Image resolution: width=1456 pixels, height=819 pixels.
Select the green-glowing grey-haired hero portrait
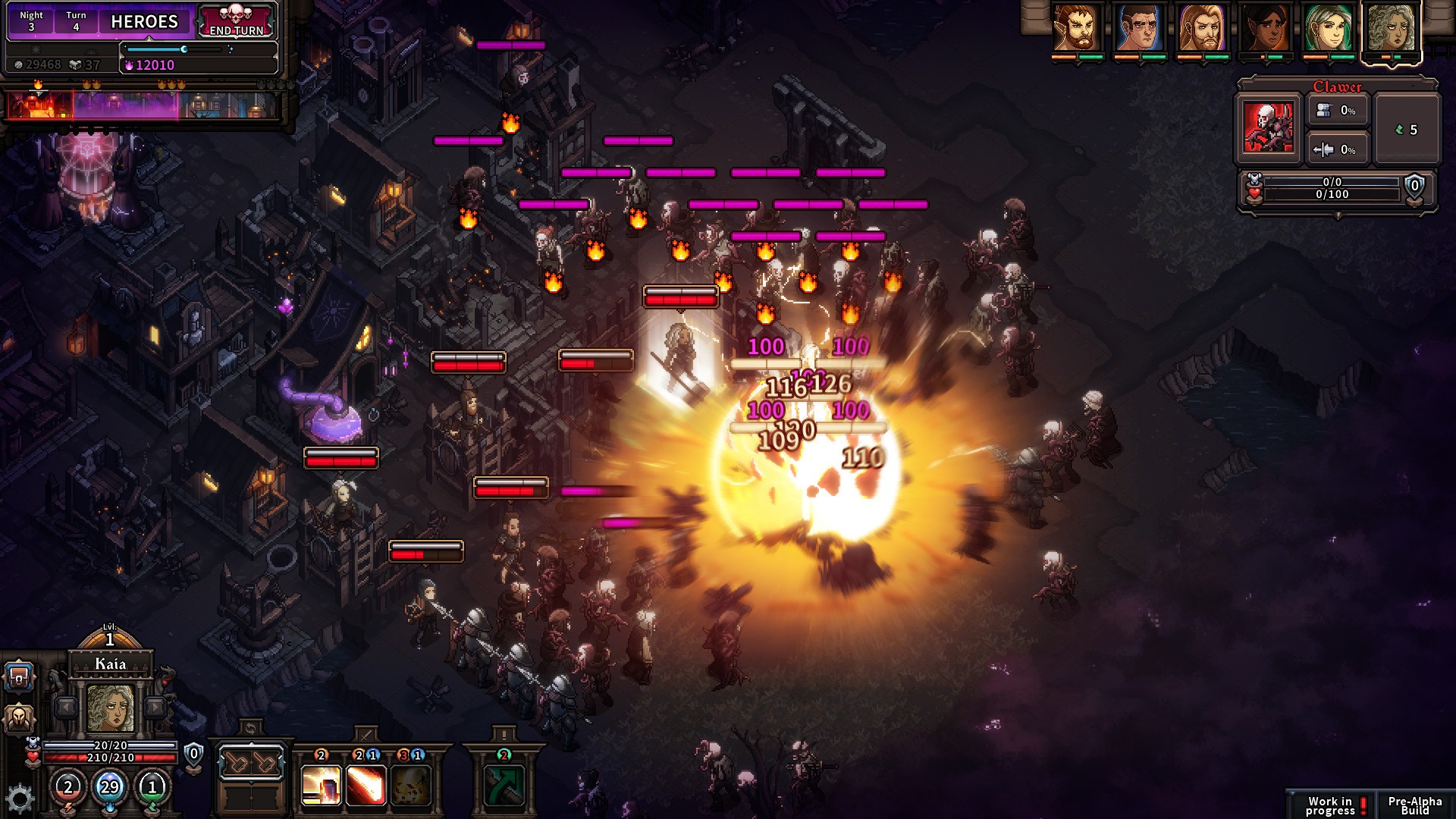pyautogui.click(x=1329, y=28)
